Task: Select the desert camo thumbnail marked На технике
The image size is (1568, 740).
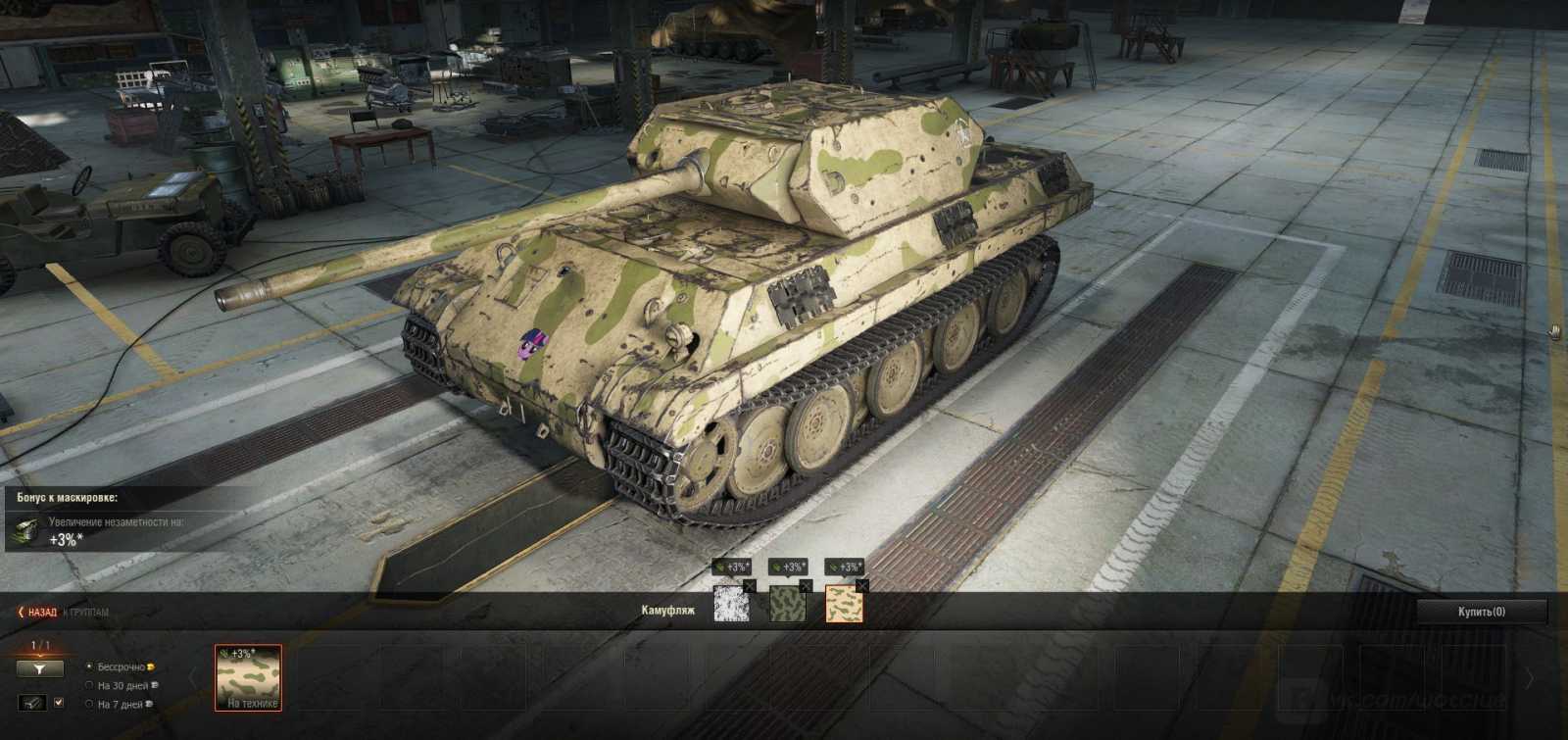Action: 248,676
